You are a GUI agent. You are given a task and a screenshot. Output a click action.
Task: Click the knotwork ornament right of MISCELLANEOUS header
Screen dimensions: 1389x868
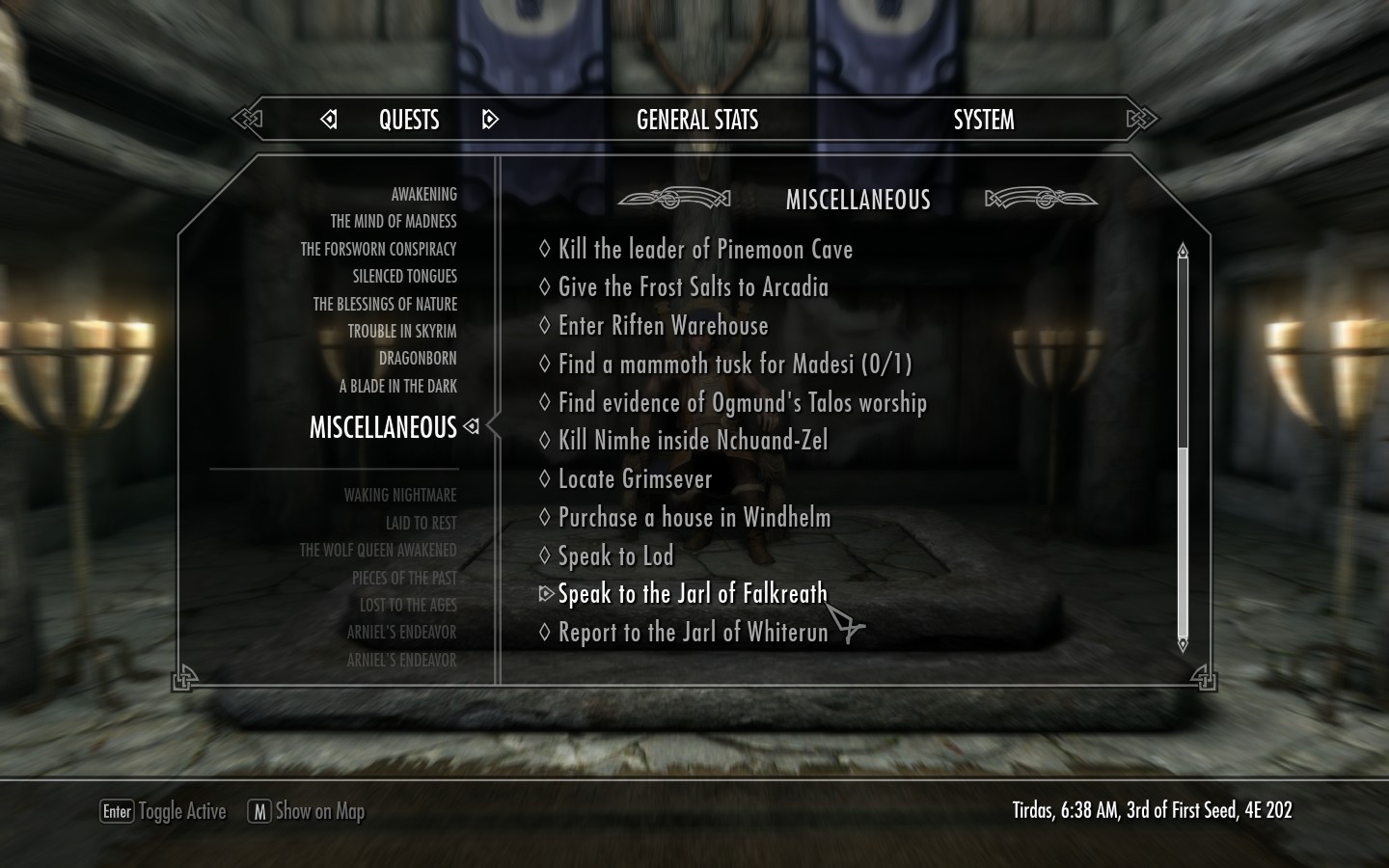point(1042,200)
